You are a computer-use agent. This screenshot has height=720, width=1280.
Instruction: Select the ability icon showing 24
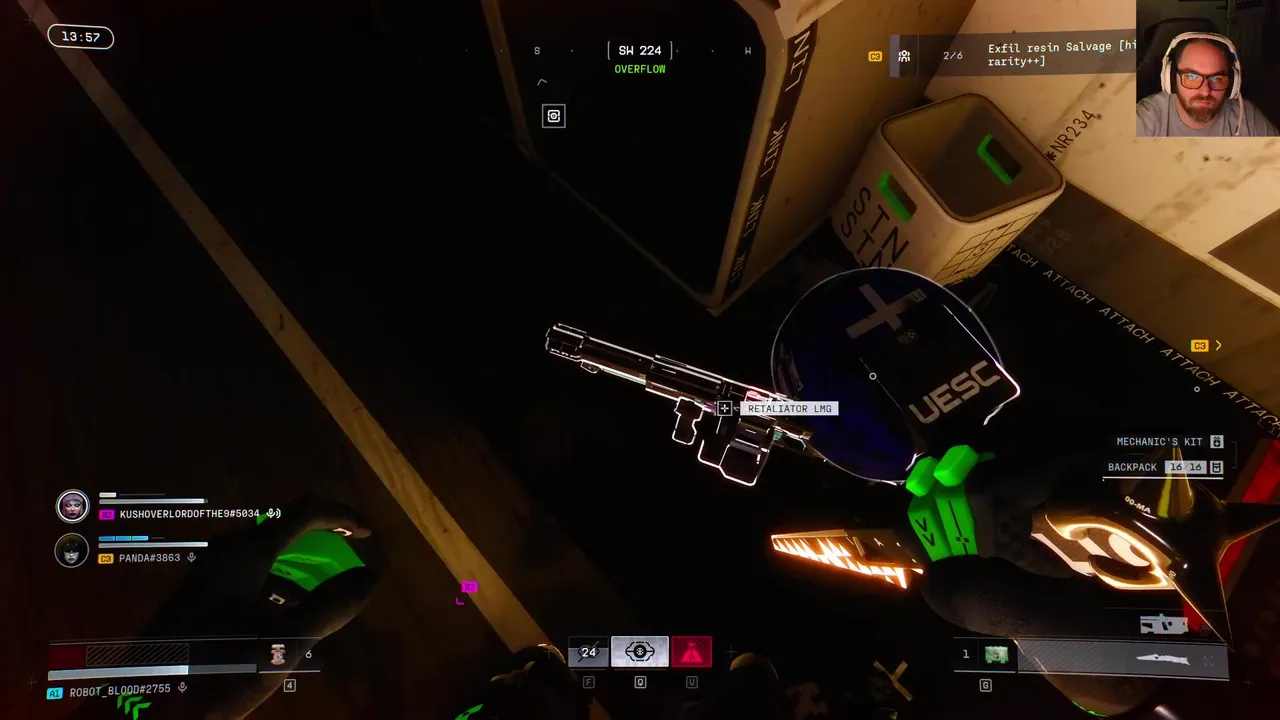[588, 652]
